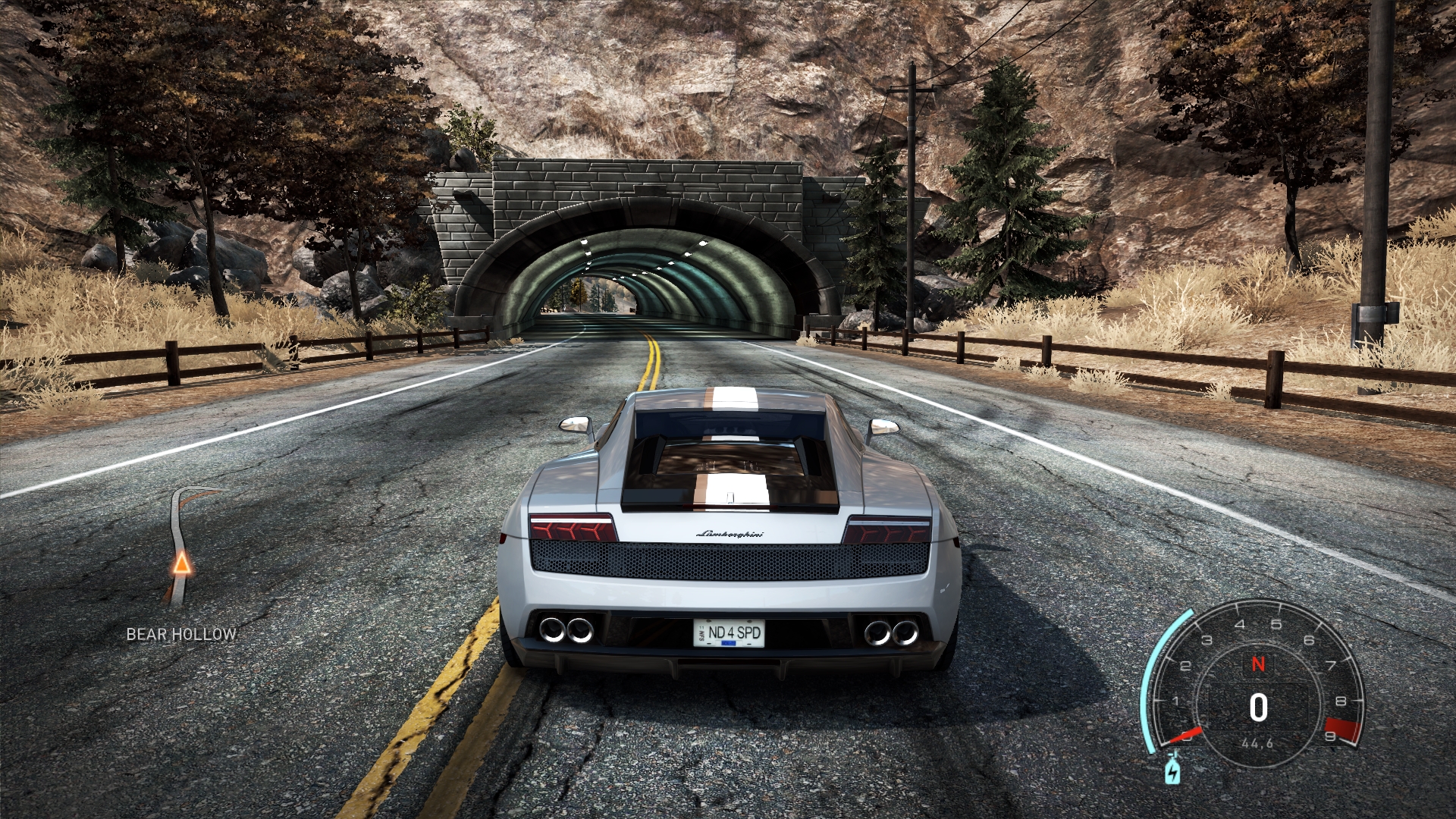
Task: Select the orange triangle player marker on the minimap
Action: point(182,563)
